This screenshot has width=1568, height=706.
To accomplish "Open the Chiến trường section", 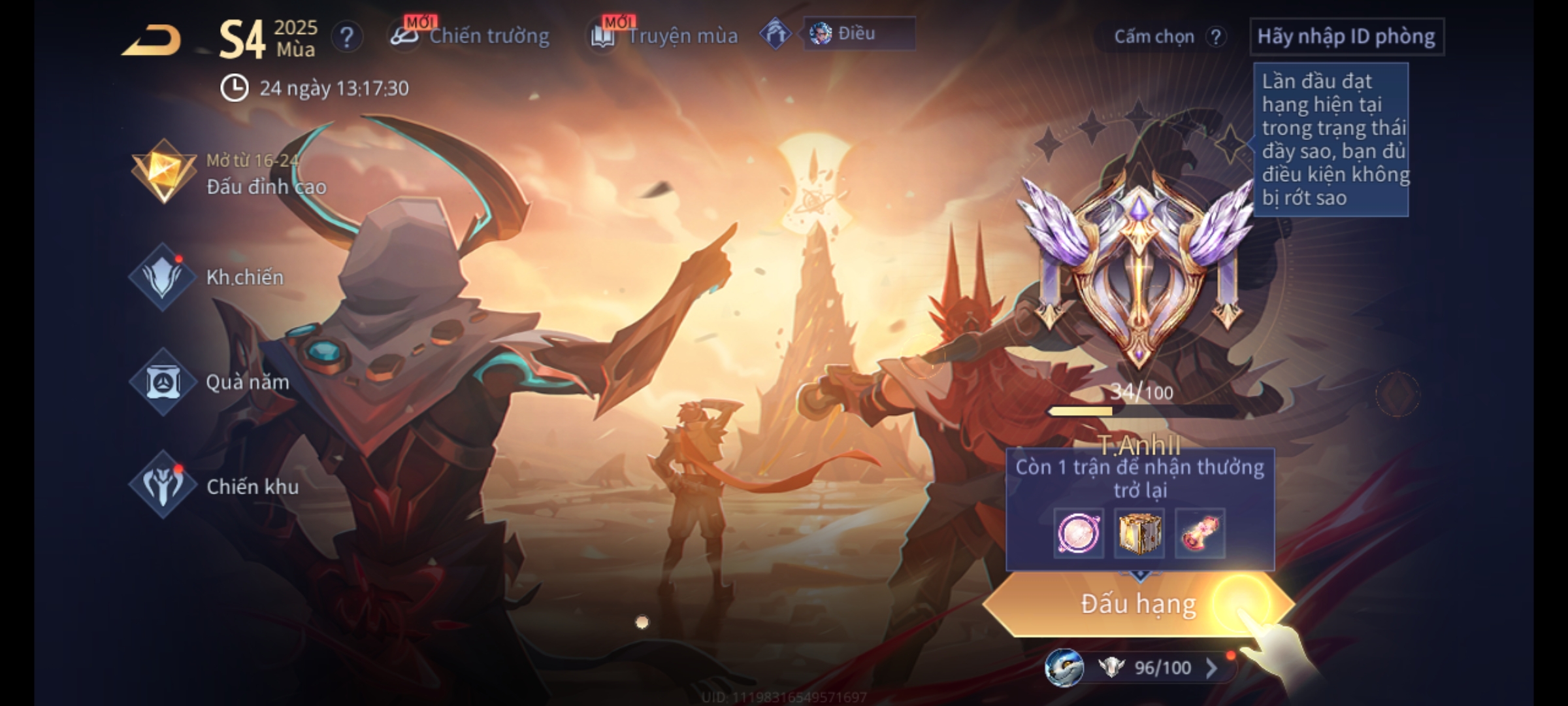I will coord(470,36).
